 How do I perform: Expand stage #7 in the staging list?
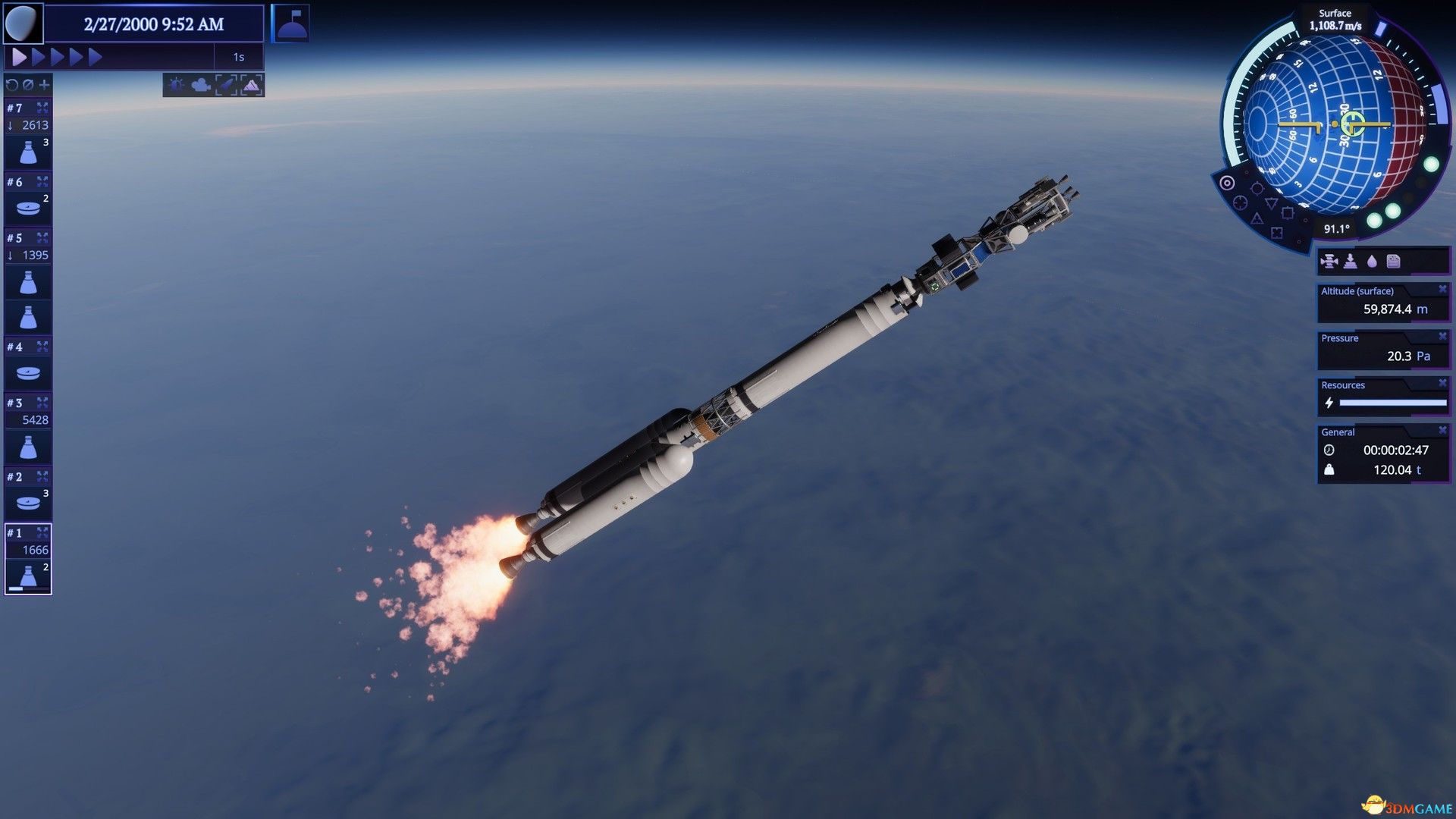pyautogui.click(x=43, y=106)
